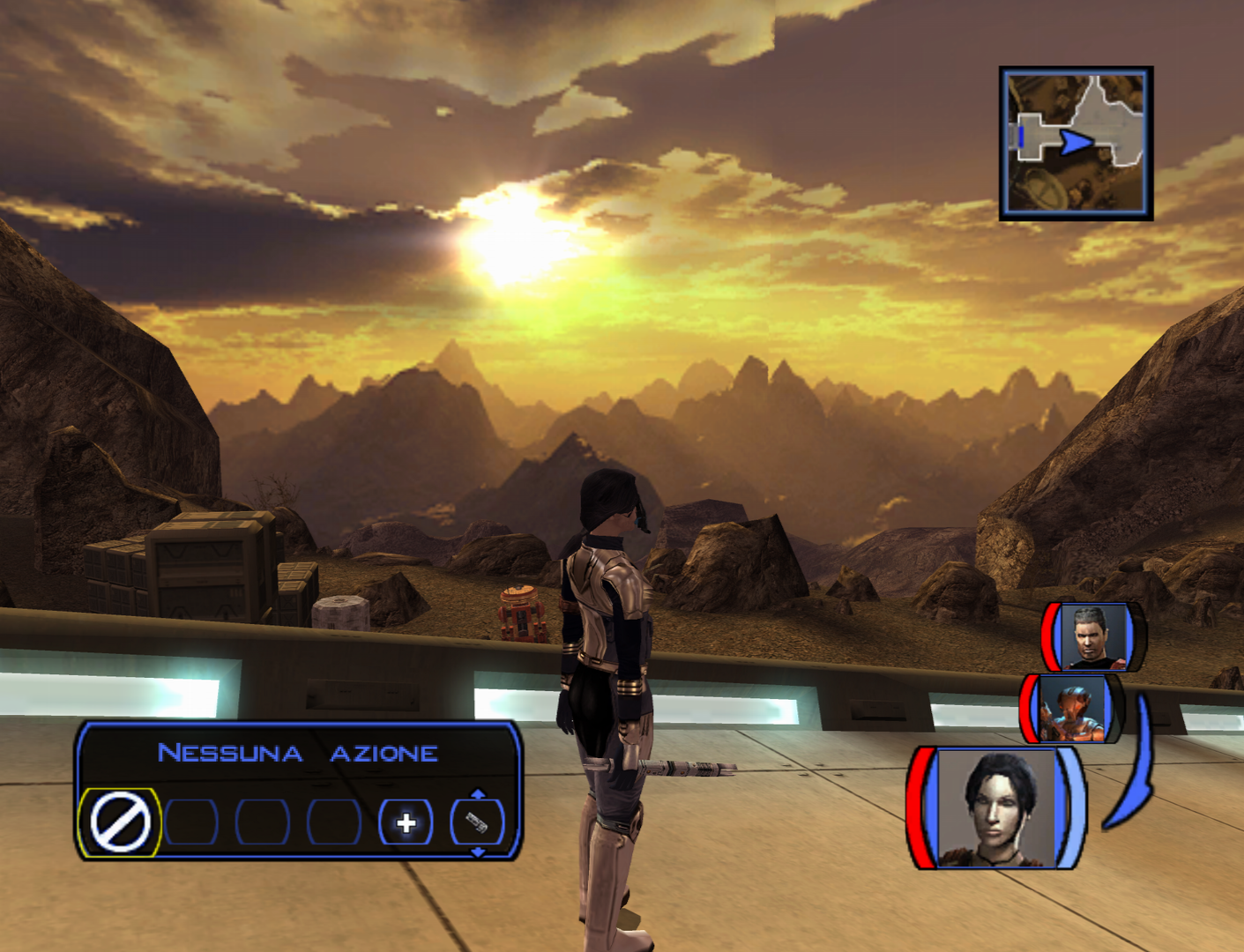Select the dark-haired woman's large portrait
The width and height of the screenshot is (1244, 952).
996,807
